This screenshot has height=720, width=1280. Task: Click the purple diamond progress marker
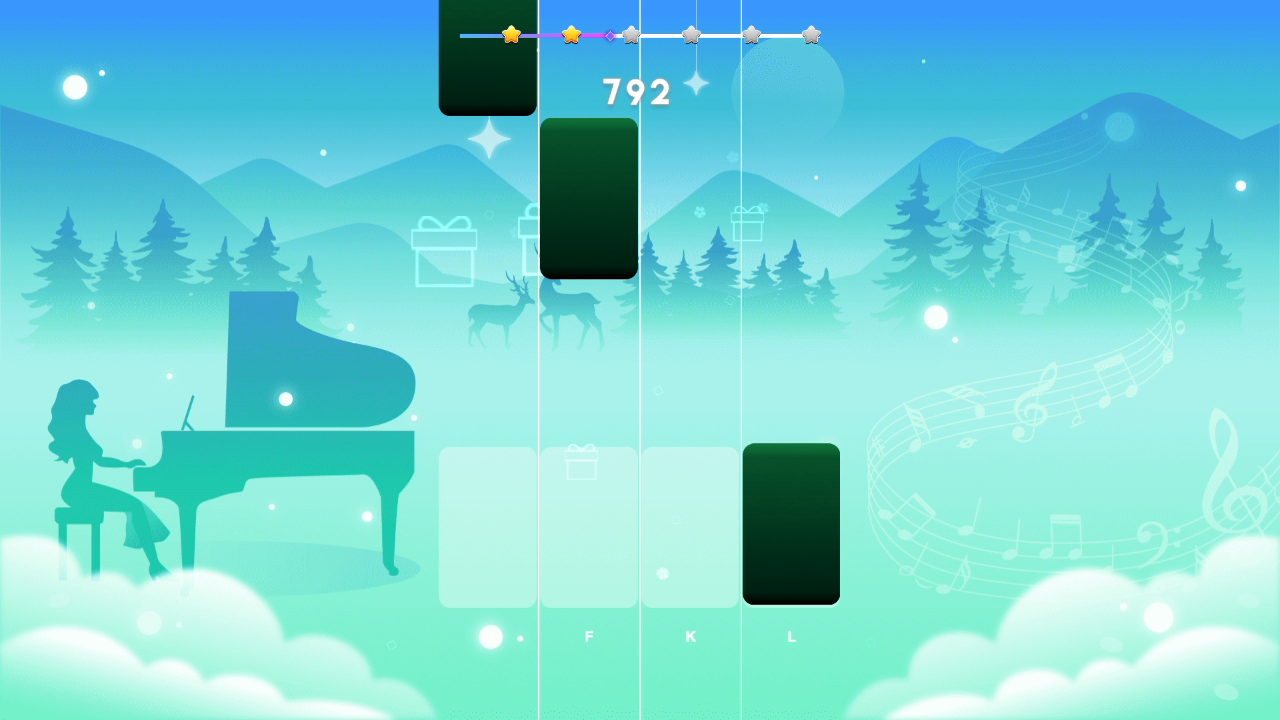pyautogui.click(x=608, y=34)
